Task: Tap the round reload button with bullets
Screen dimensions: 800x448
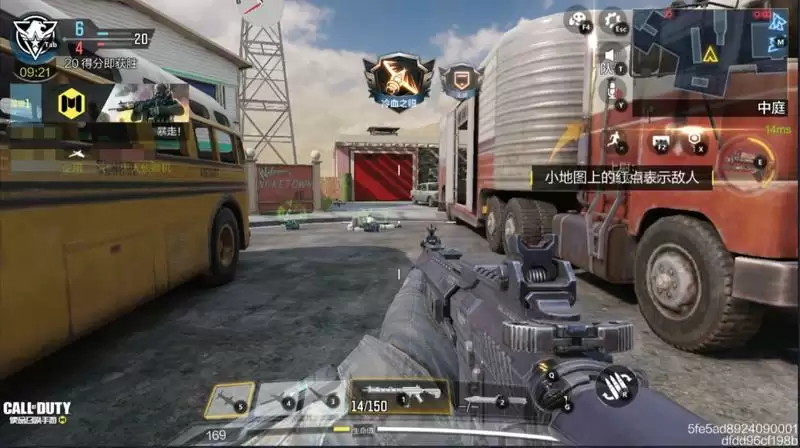Action: (x=616, y=388)
